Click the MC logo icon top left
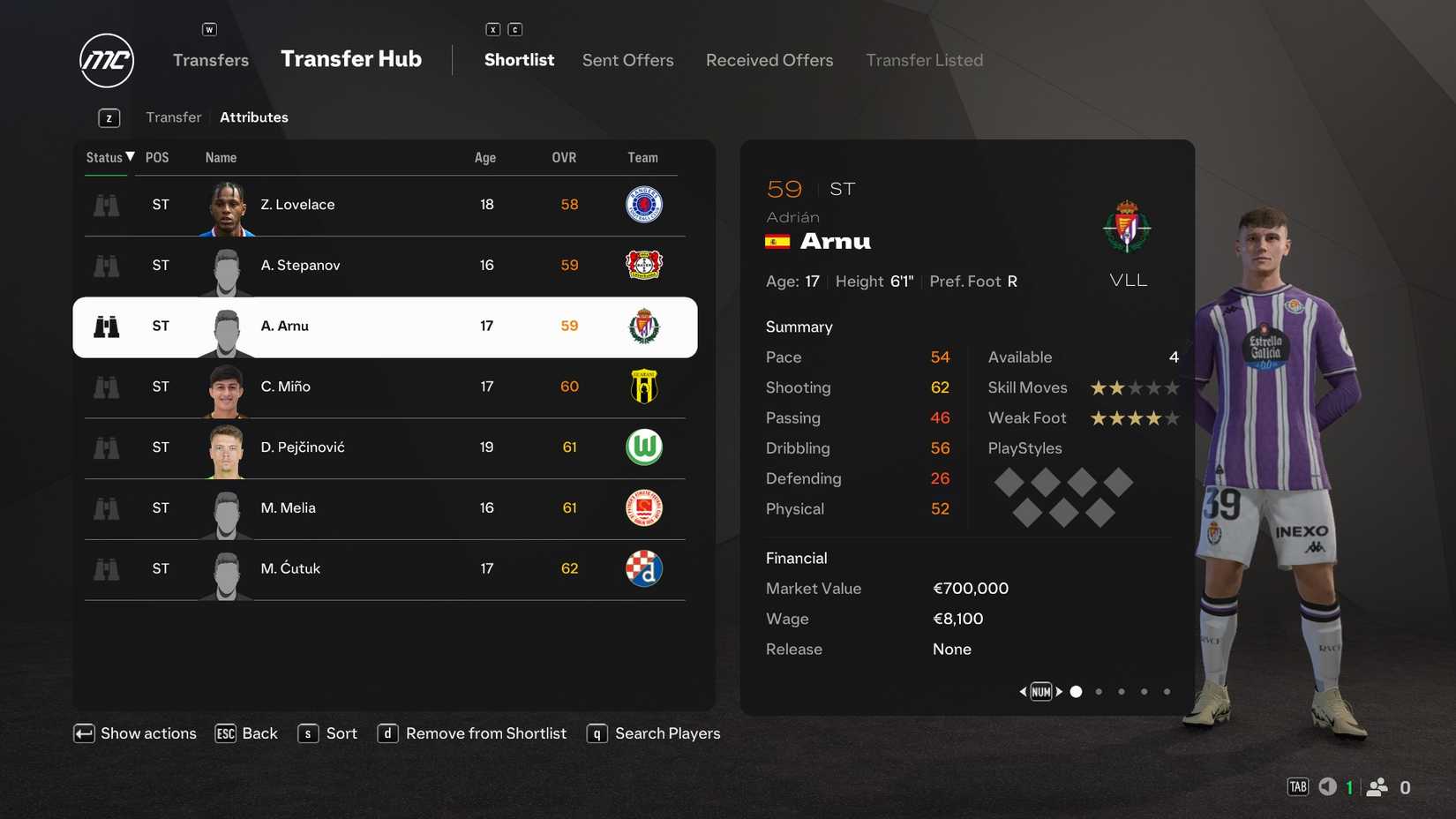Viewport: 1456px width, 819px height. (106, 60)
